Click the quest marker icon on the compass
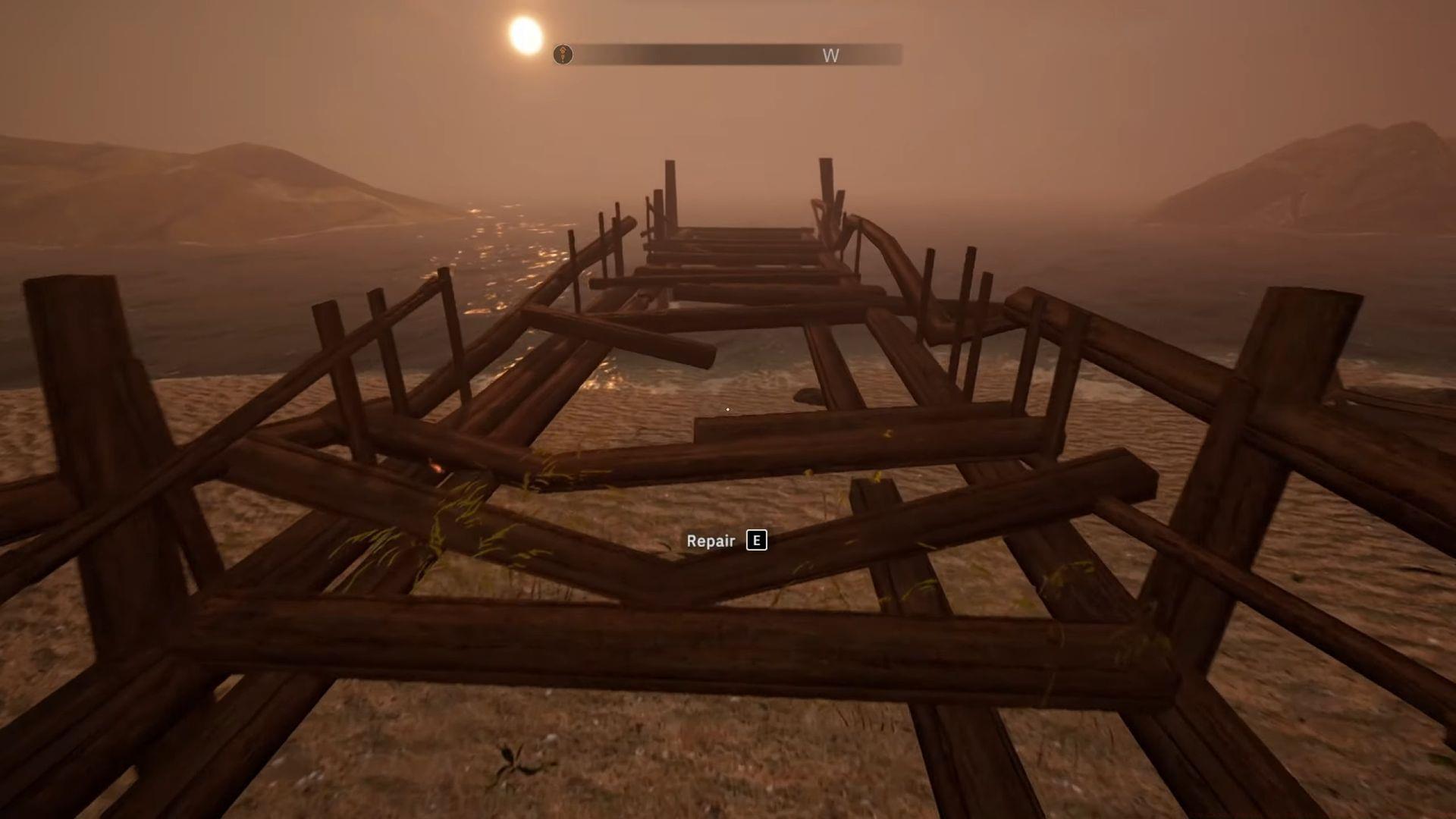 pos(563,55)
